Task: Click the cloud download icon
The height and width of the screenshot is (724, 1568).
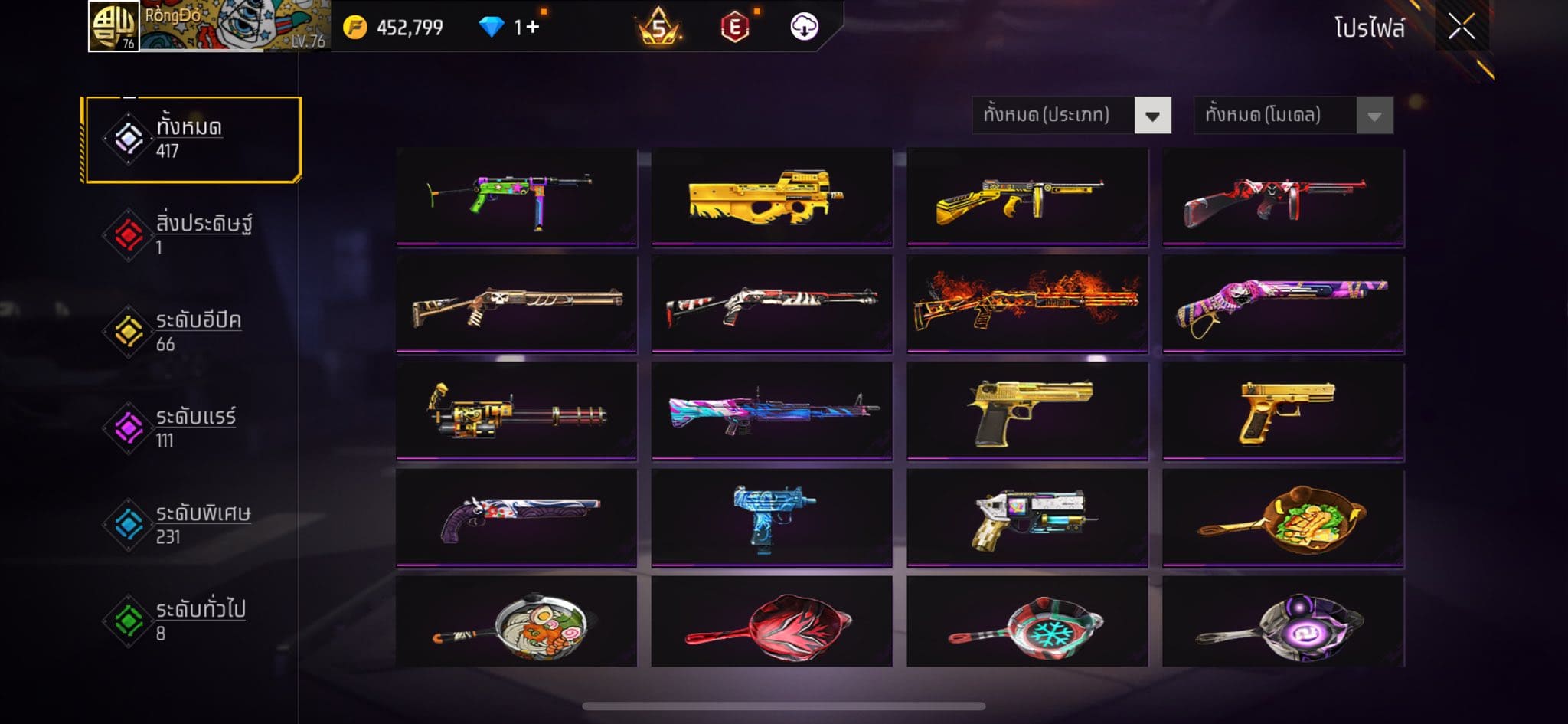Action: pos(804,27)
